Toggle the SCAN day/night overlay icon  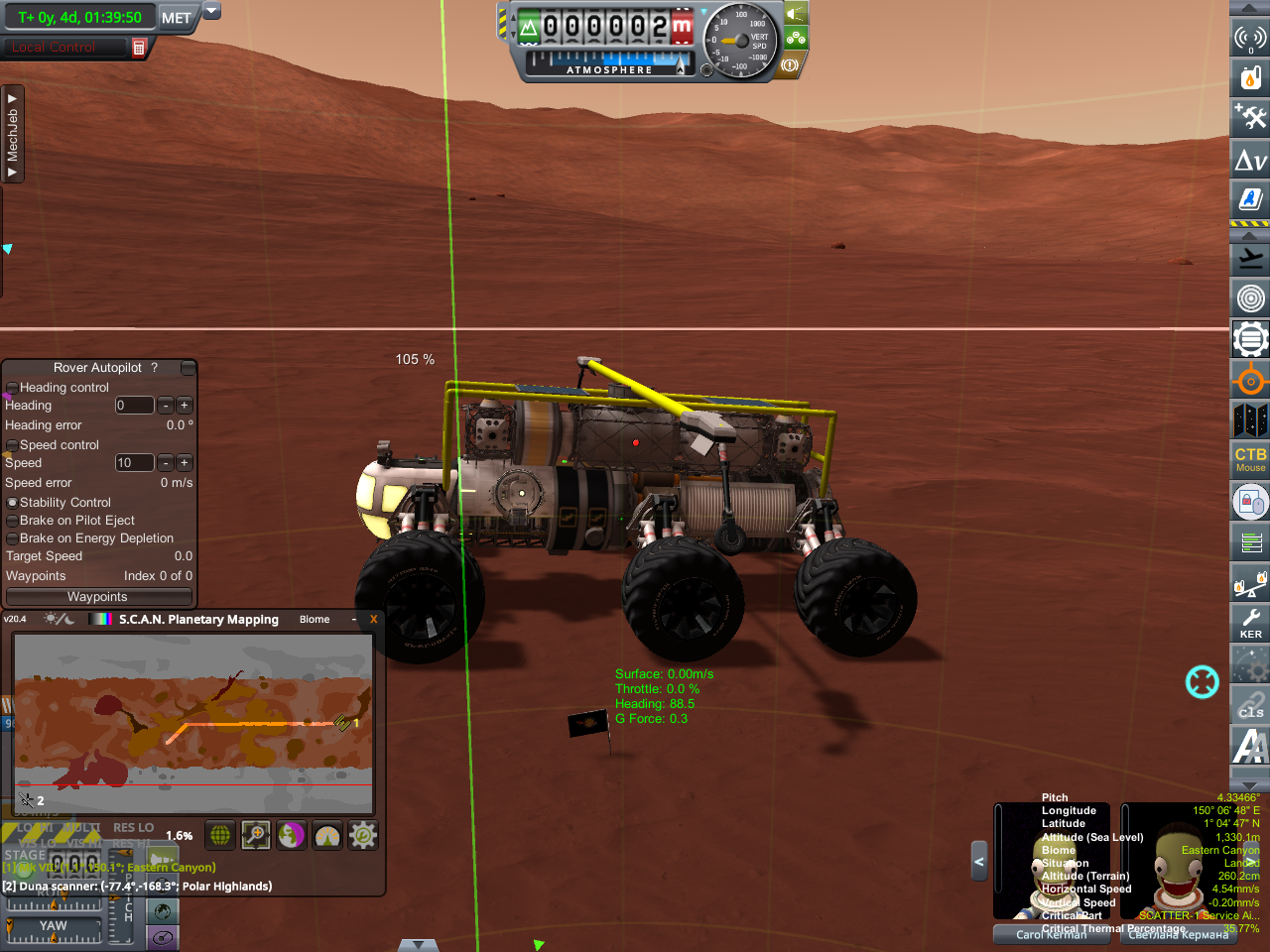point(59,619)
